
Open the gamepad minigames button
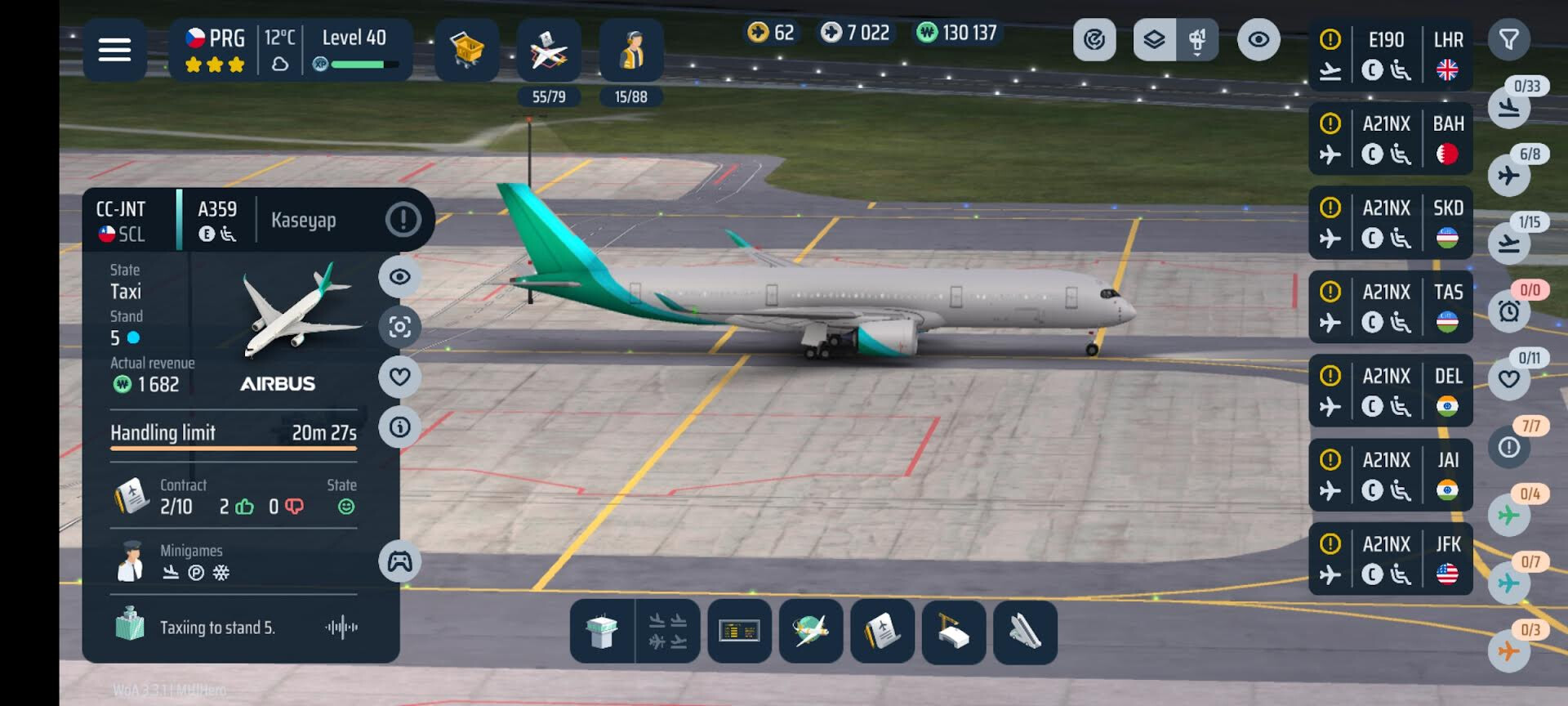[x=399, y=561]
